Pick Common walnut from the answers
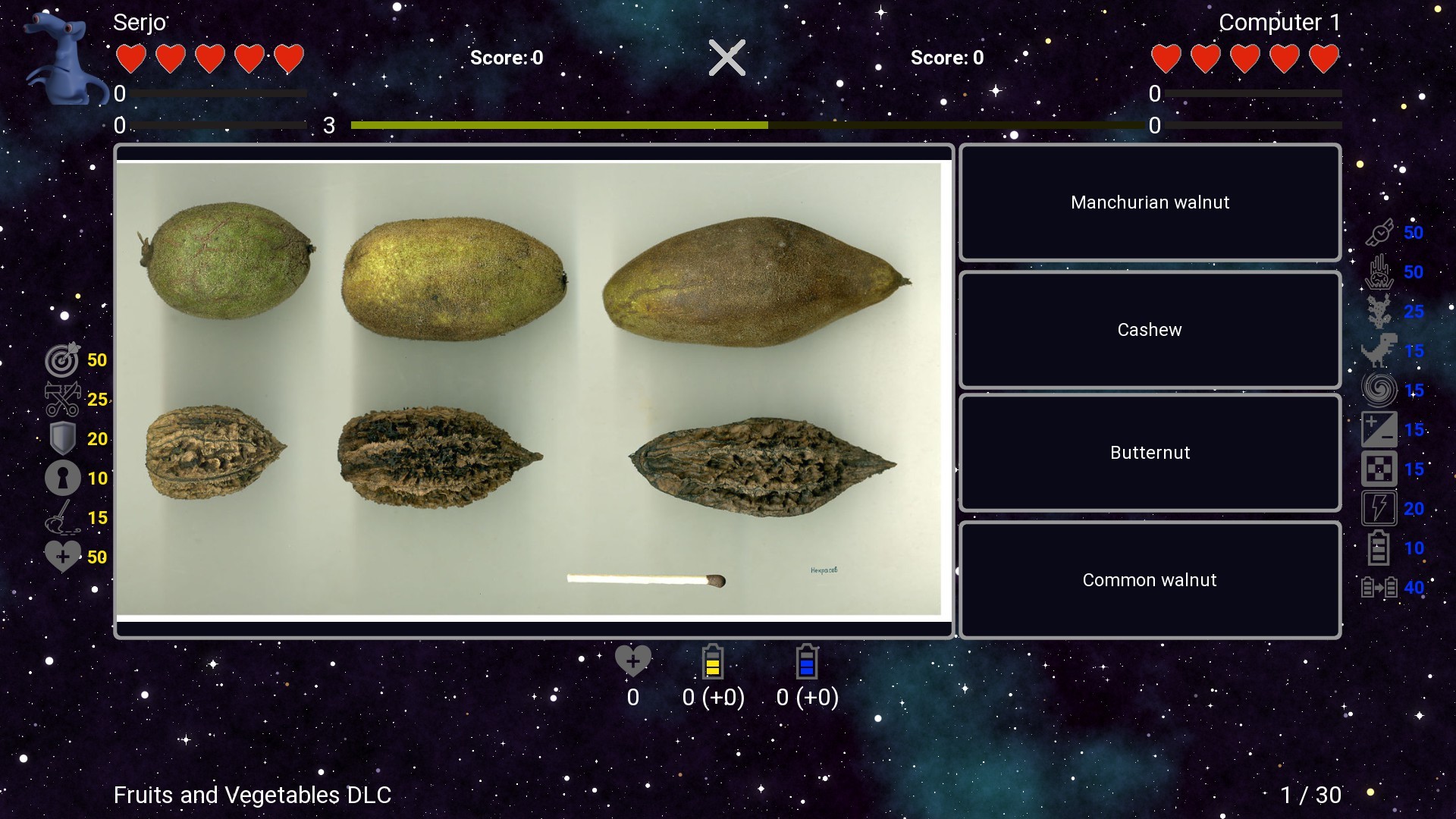This screenshot has width=1456, height=819. tap(1150, 579)
